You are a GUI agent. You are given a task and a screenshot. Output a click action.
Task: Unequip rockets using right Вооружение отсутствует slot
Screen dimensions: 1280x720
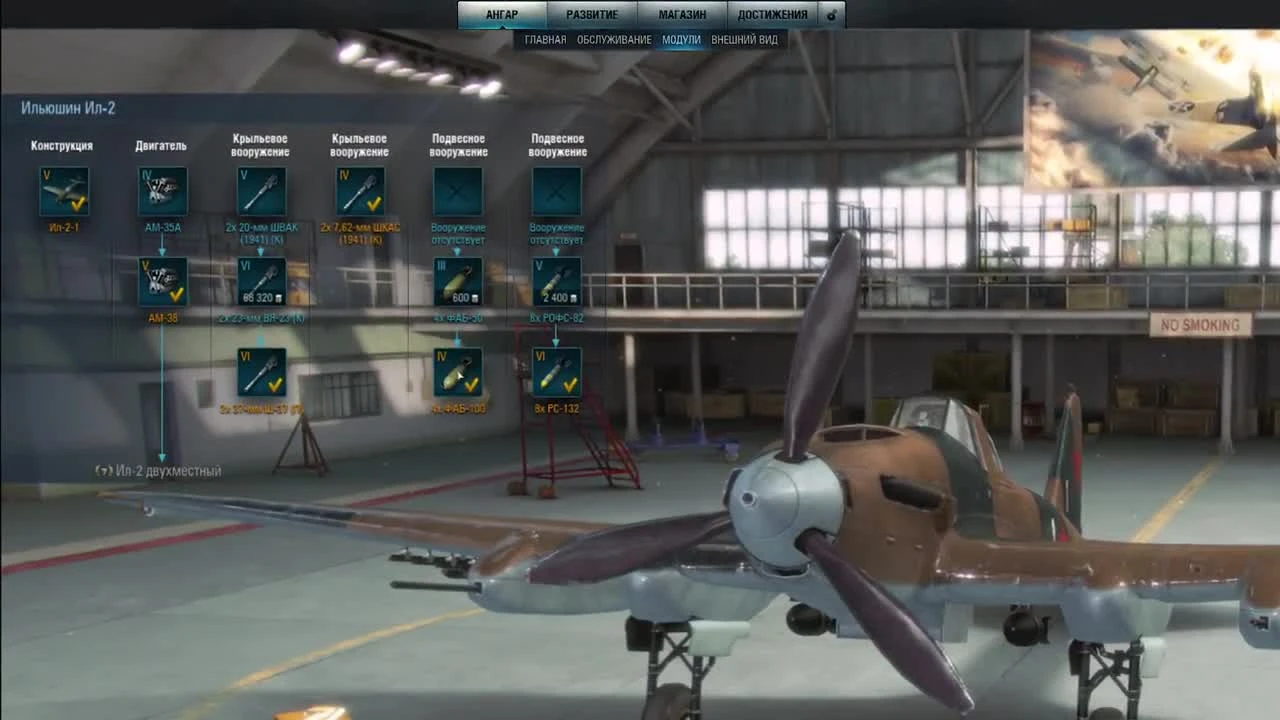[x=556, y=190]
